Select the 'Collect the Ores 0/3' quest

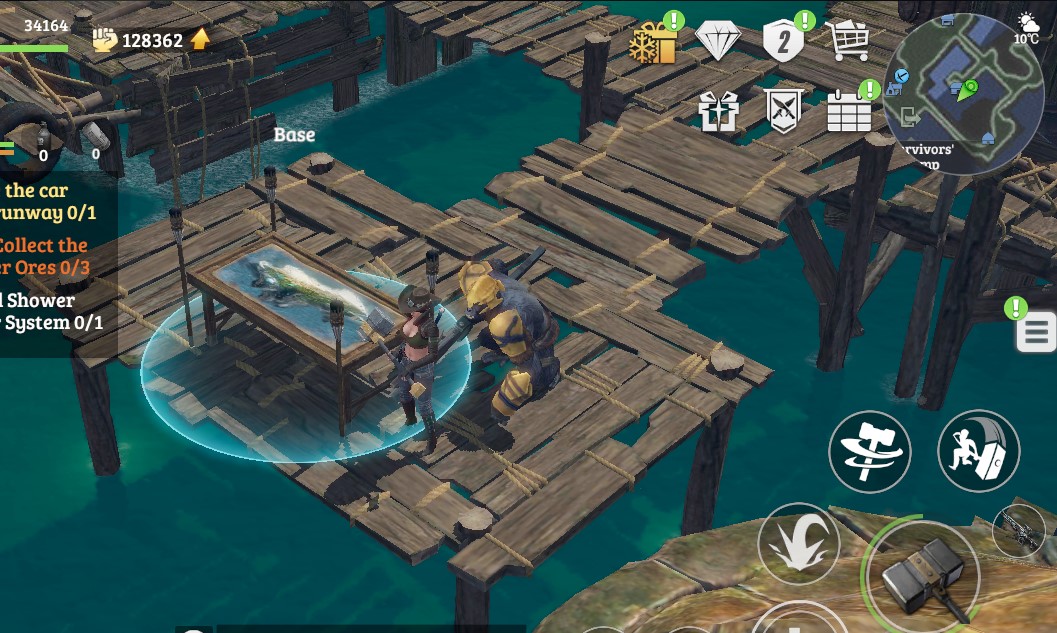(45, 256)
